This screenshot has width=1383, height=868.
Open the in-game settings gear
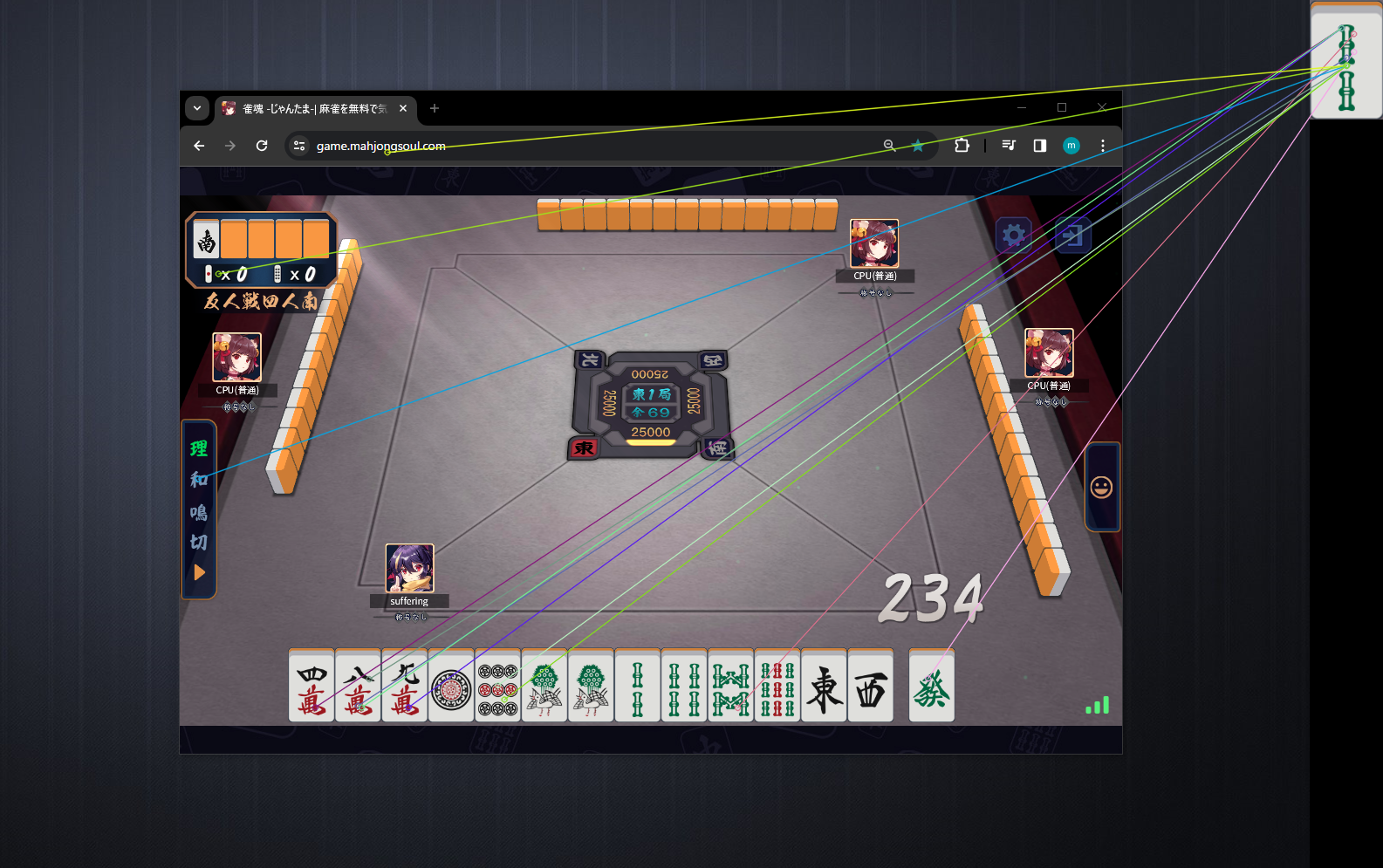coord(1013,235)
